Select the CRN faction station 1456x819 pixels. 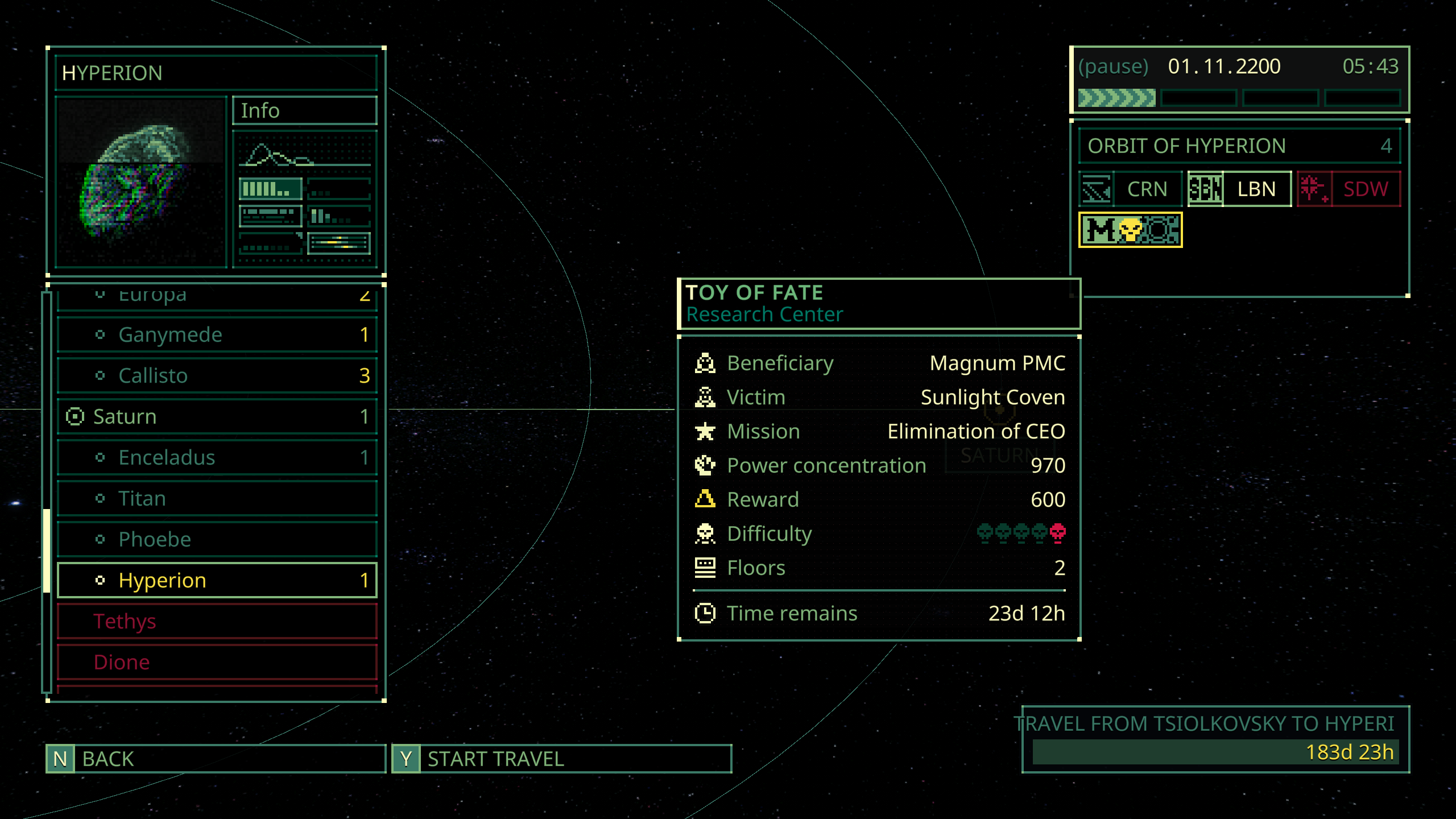(1130, 189)
